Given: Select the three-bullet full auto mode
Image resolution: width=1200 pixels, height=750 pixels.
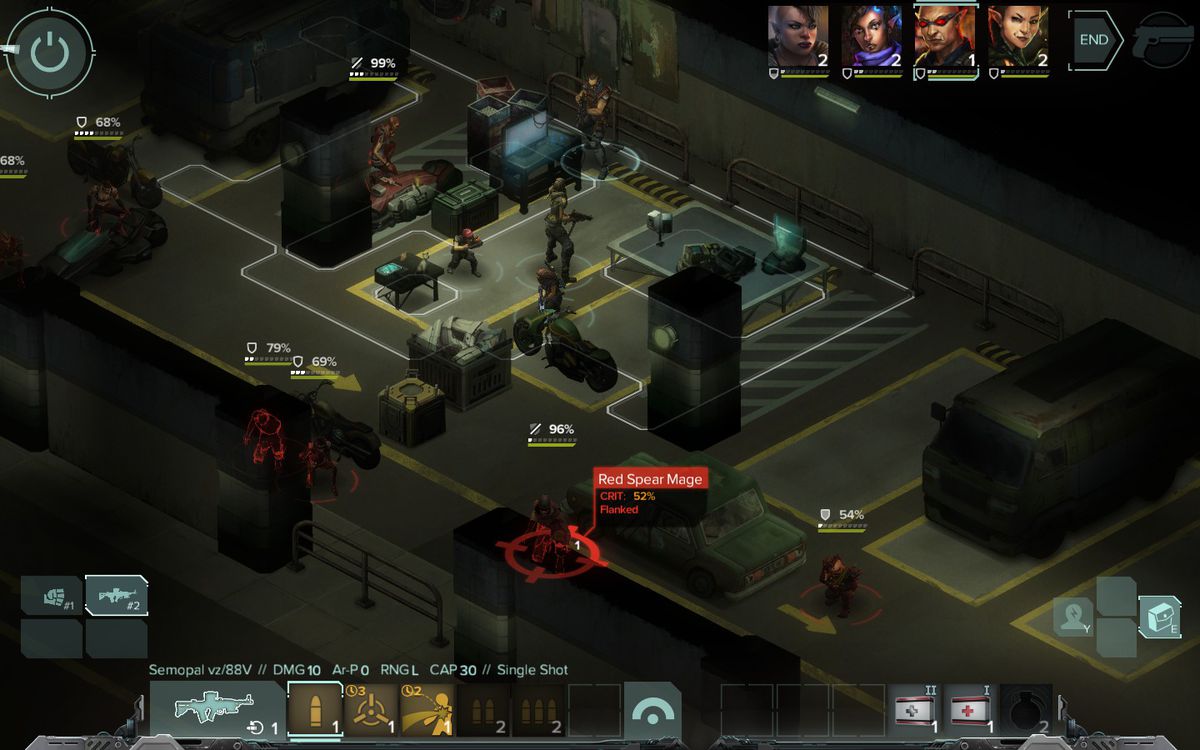Looking at the screenshot, I should coord(540,709).
